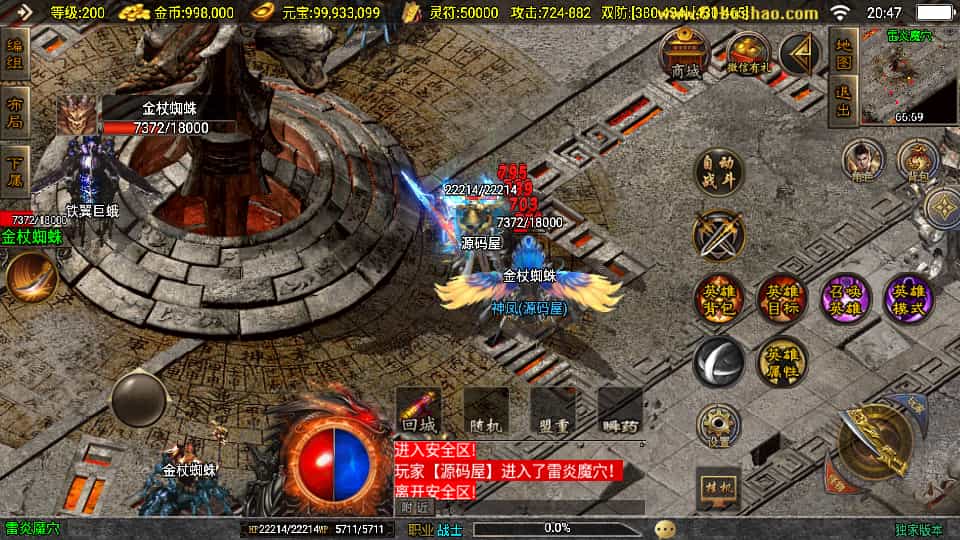This screenshot has height=540, width=960.
Task: Use the 随机 random teleport slot
Action: point(486,411)
